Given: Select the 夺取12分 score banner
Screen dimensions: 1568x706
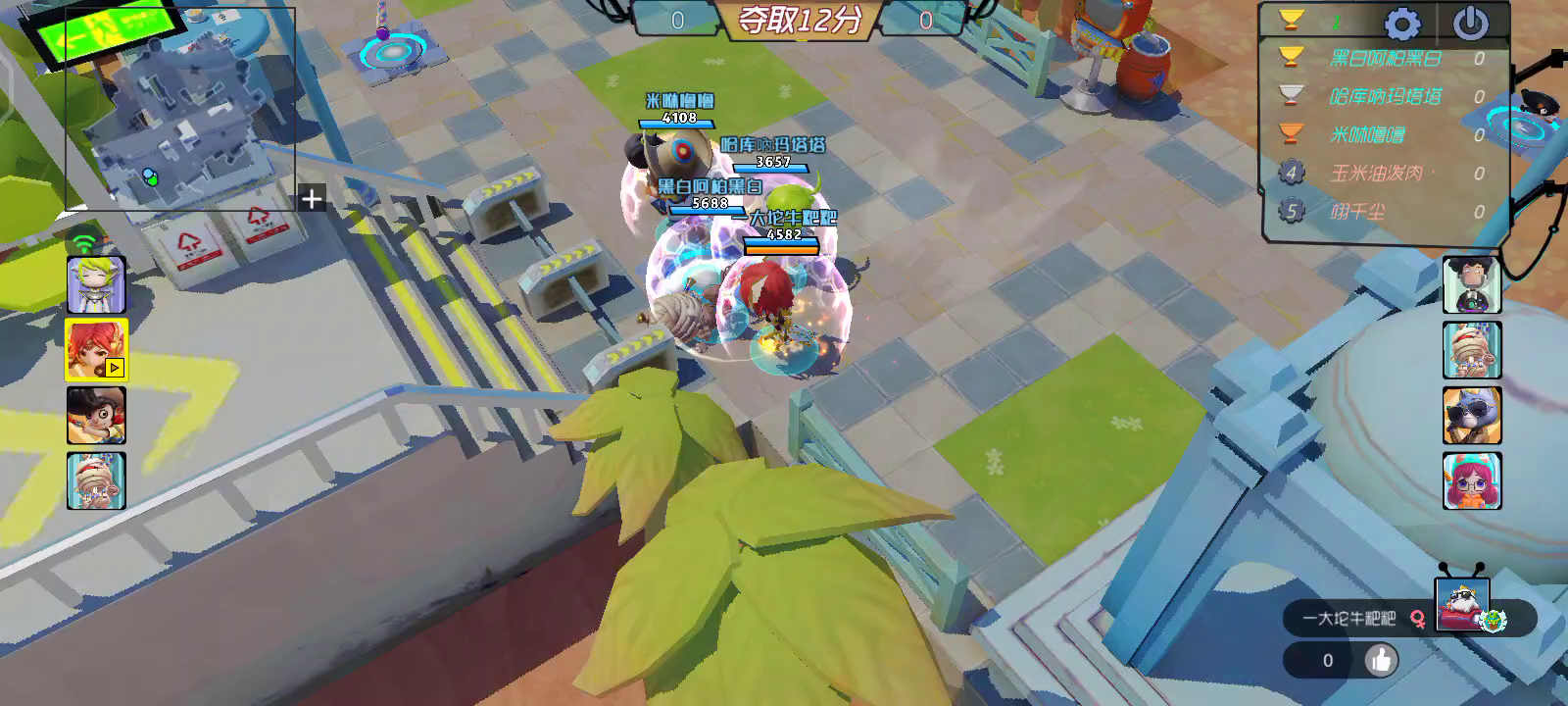Looking at the screenshot, I should [802, 18].
